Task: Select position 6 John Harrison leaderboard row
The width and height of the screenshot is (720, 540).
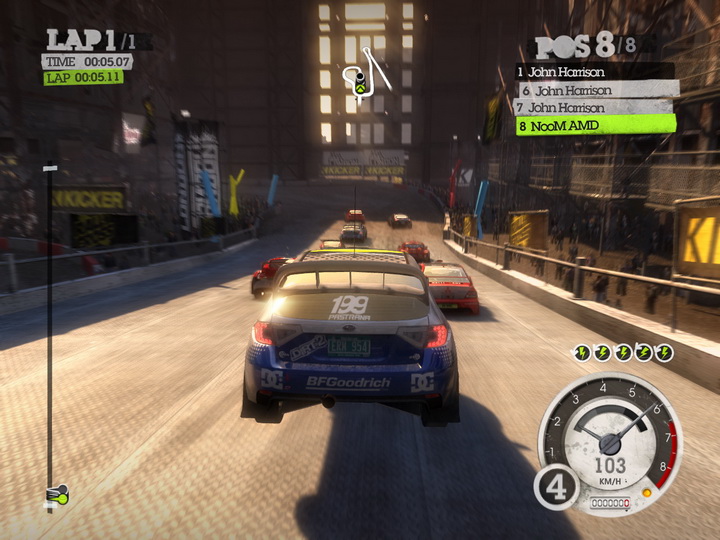Action: [596, 89]
